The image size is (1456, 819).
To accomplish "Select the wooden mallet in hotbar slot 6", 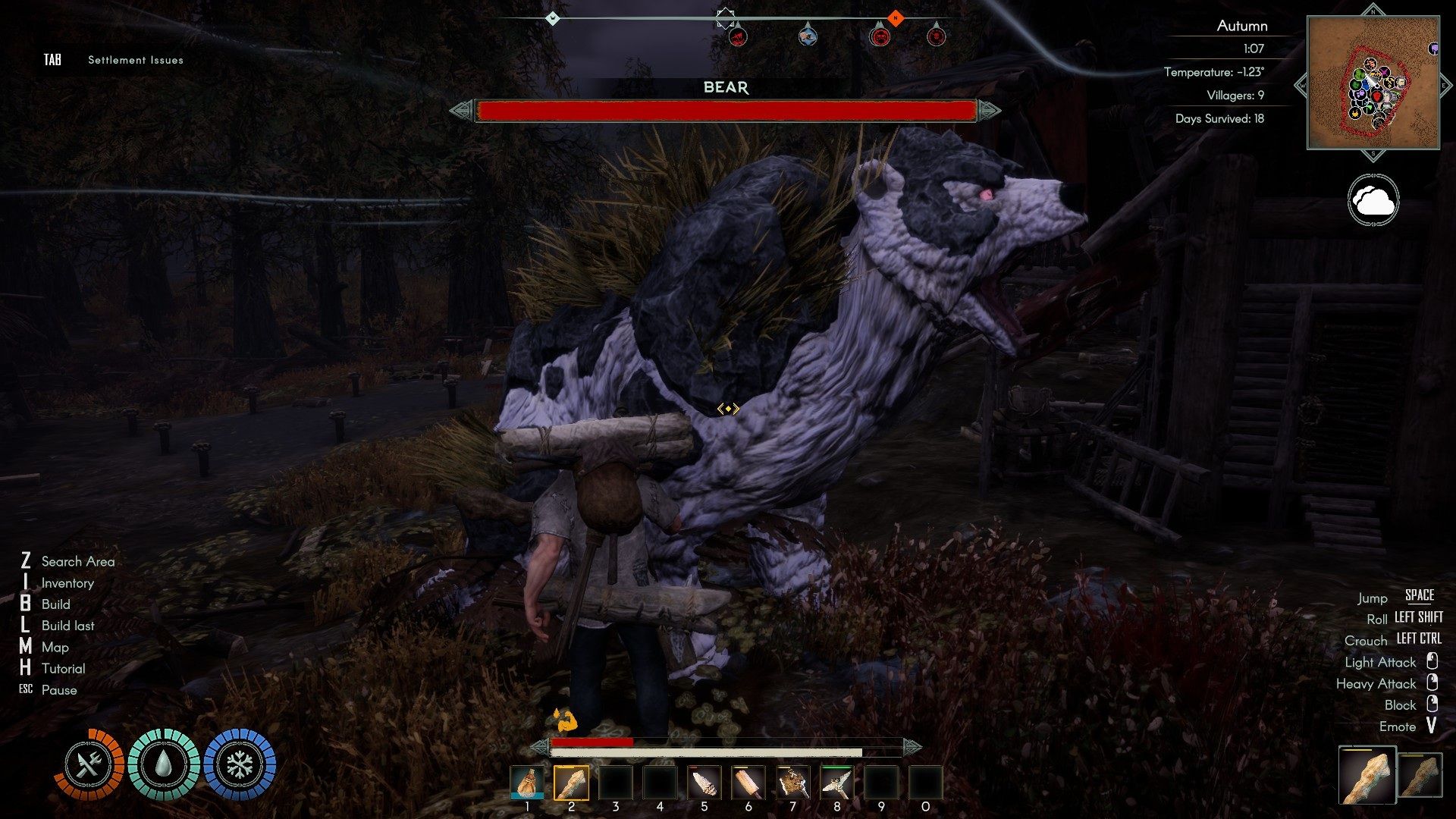I will 748,783.
